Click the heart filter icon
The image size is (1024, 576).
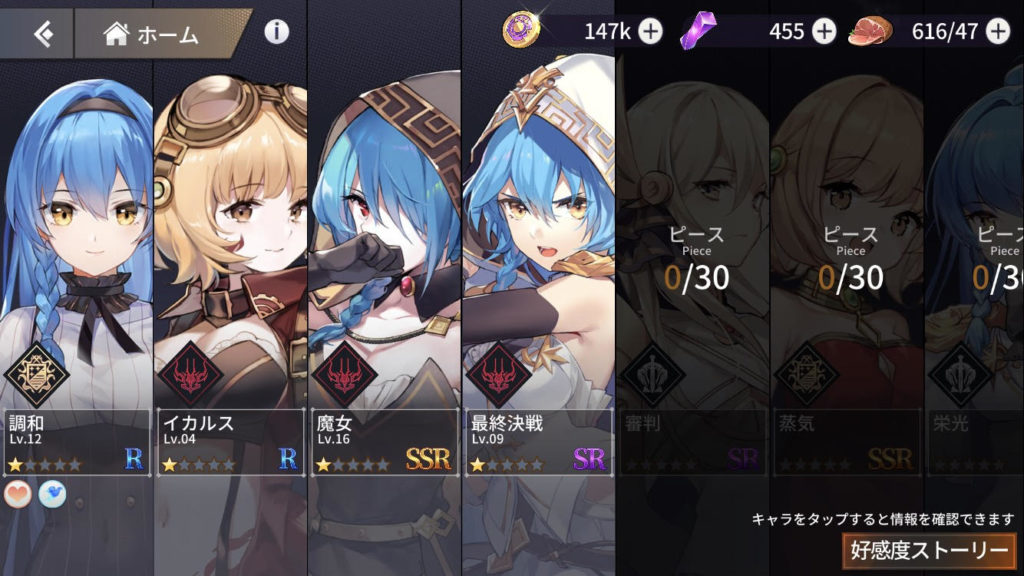tap(19, 495)
